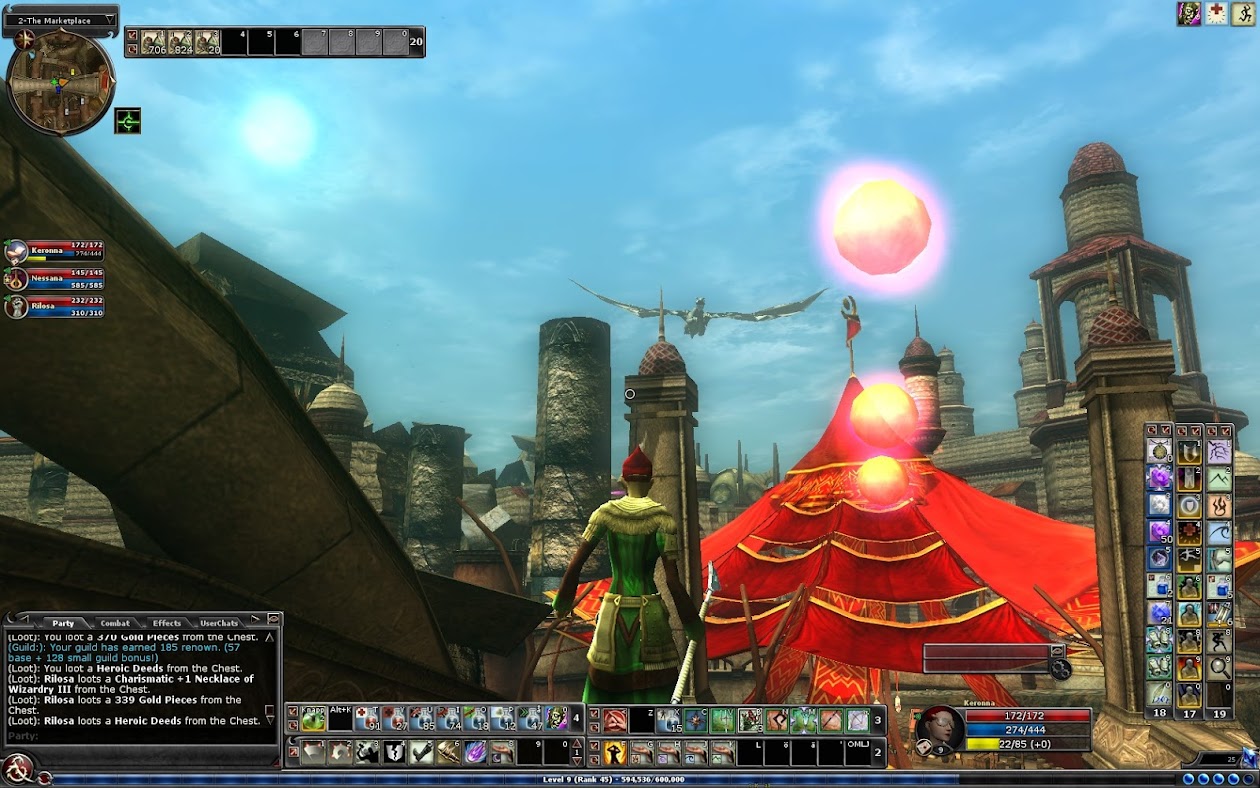Open the main menu button with red emblem
This screenshot has height=788, width=1260.
click(x=18, y=767)
